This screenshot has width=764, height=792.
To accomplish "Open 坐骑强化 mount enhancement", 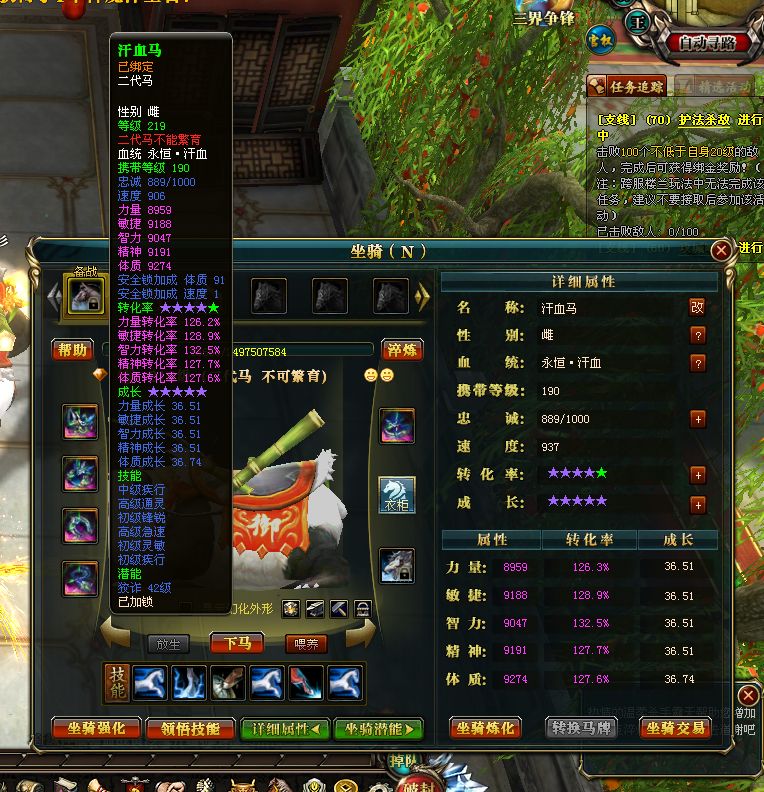I will tap(96, 729).
